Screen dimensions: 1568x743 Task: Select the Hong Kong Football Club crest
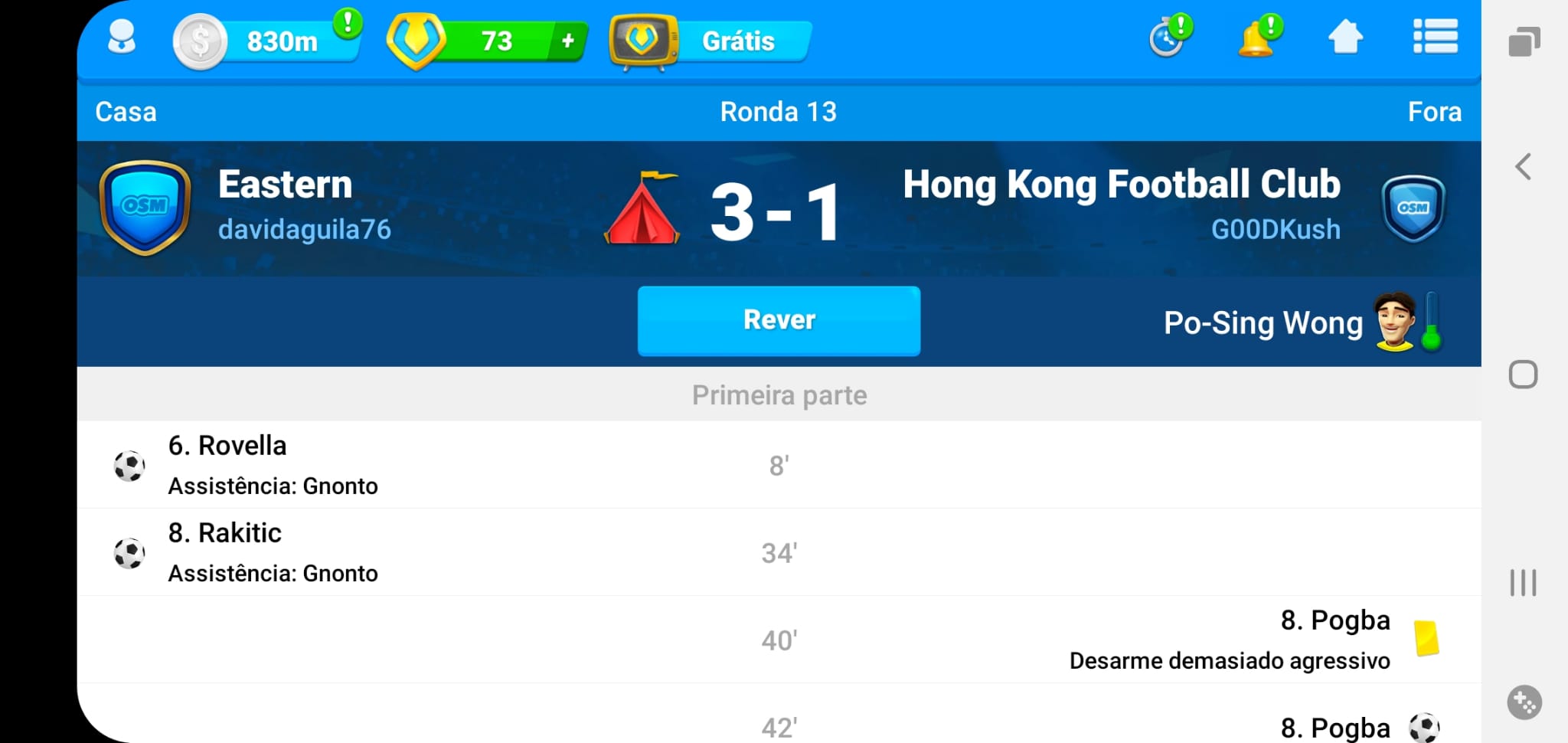point(1413,208)
